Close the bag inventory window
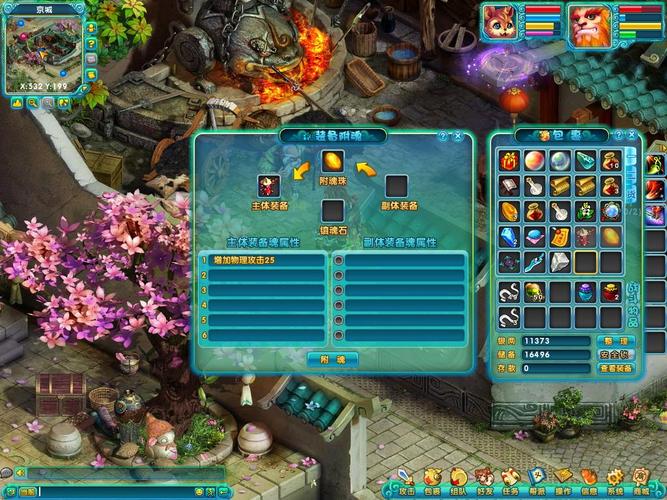Viewport: 667px width, 500px height. [x=633, y=135]
